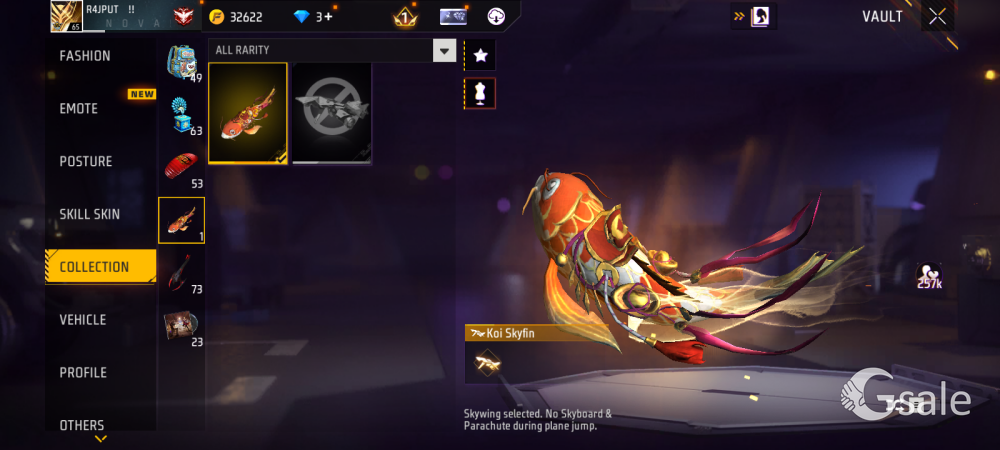Pick the greyed-out unequip skywing tile
Image resolution: width=1000 pixels, height=450 pixels.
(332, 113)
